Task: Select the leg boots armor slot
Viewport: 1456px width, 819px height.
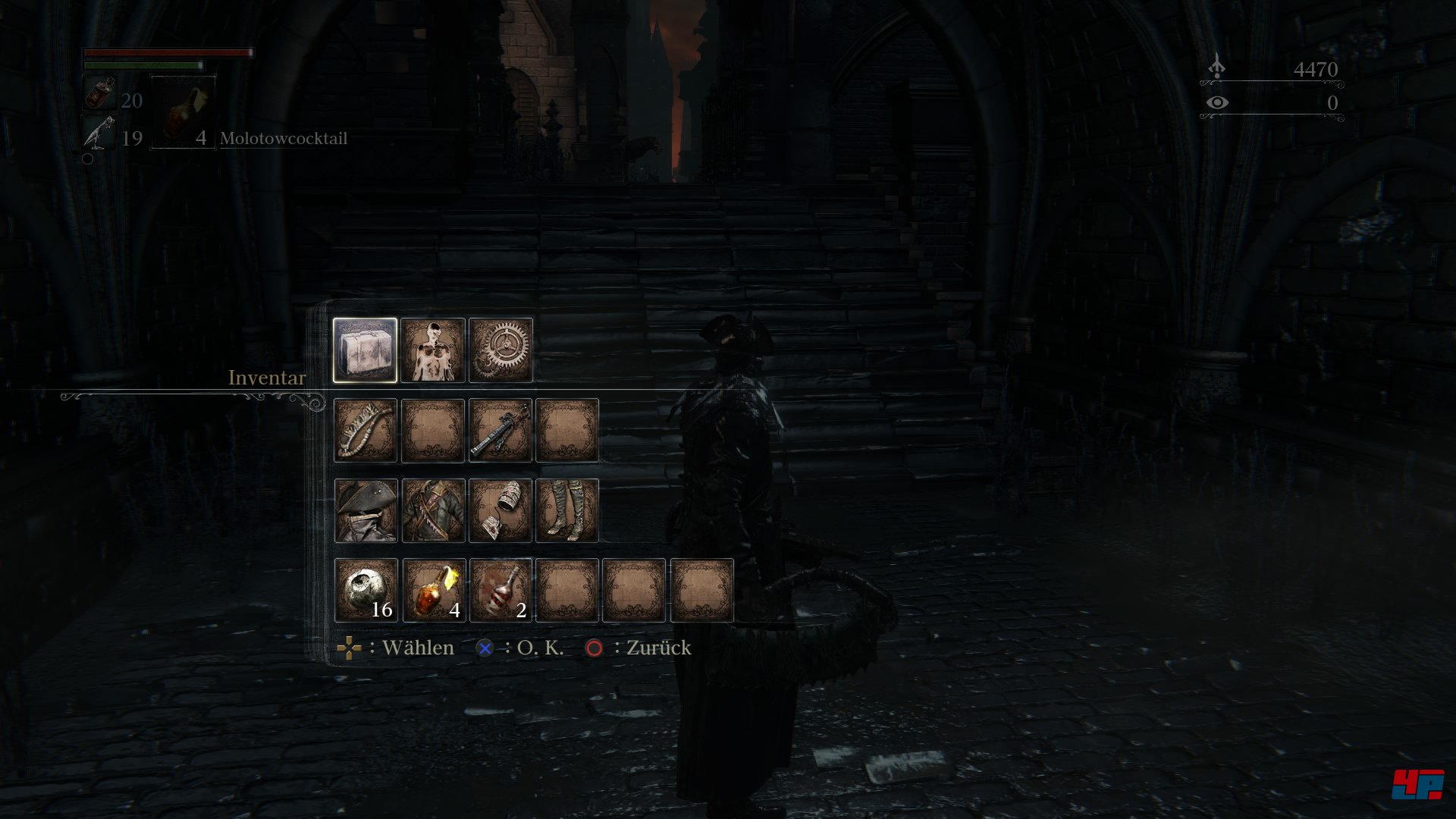Action: pos(567,510)
